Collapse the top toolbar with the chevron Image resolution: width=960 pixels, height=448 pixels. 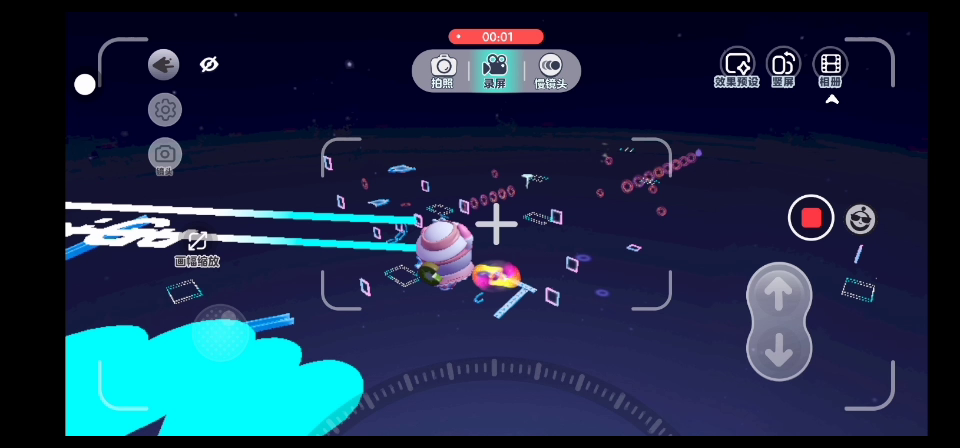click(x=832, y=99)
